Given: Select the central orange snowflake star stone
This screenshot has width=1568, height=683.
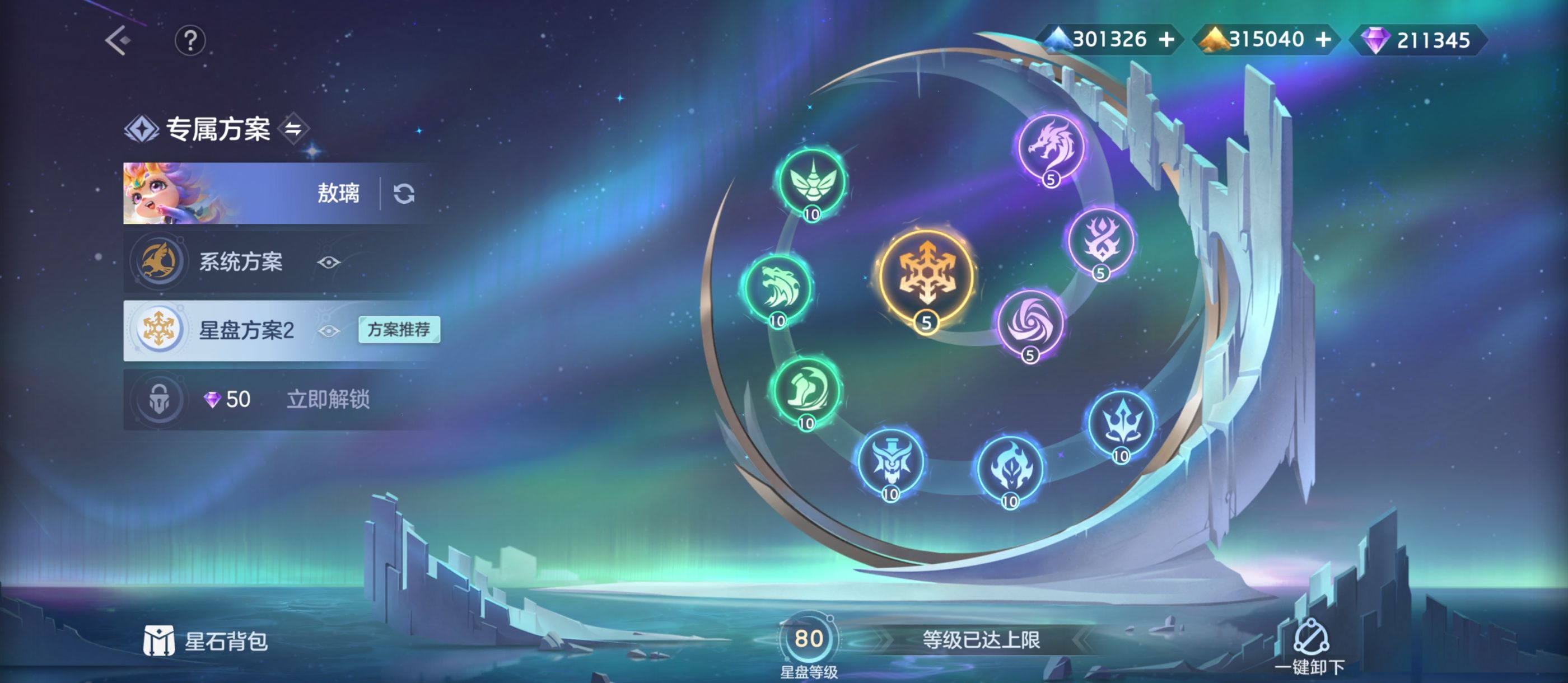Looking at the screenshot, I should click(926, 277).
